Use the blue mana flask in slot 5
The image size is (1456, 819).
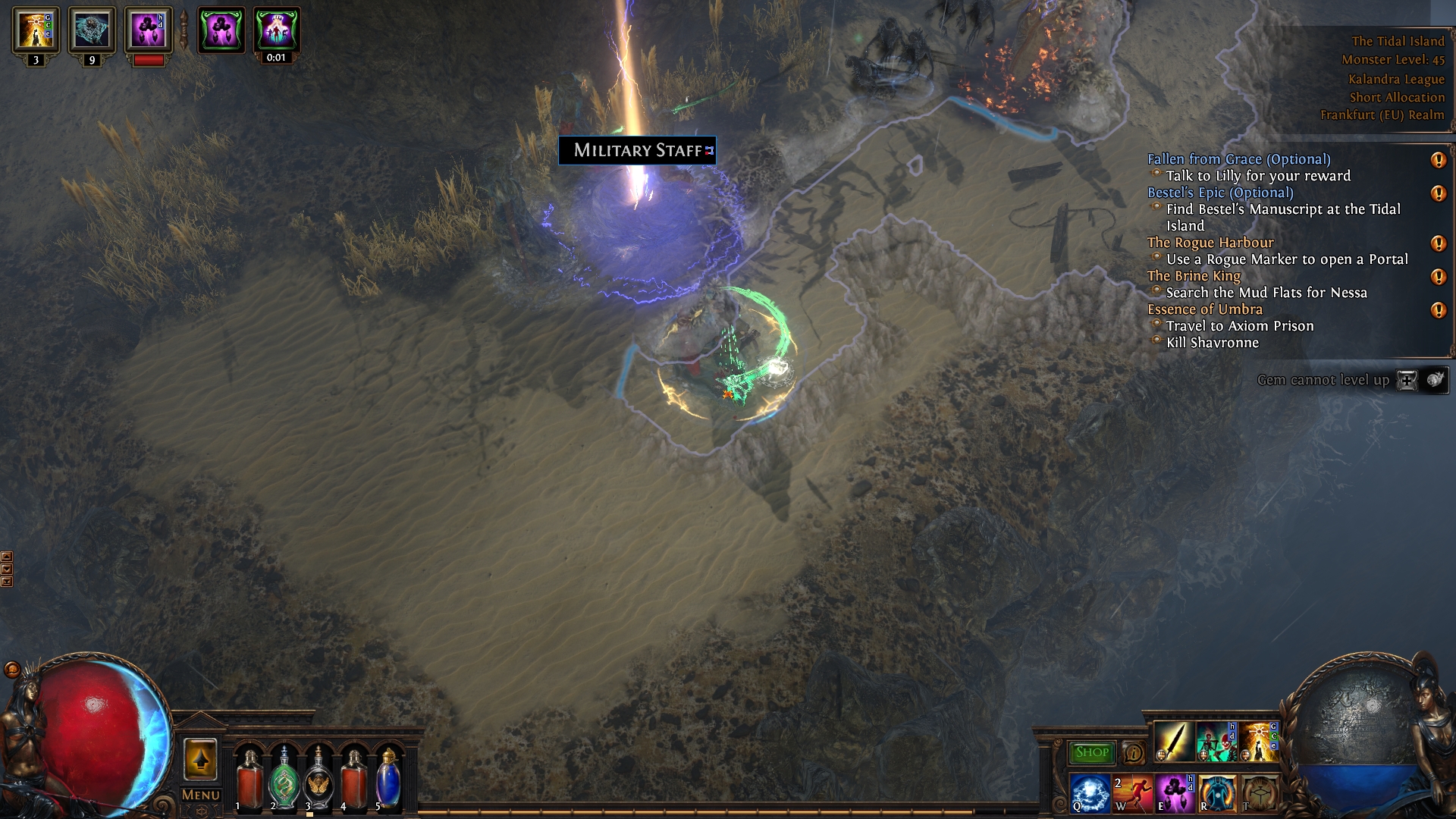[x=389, y=779]
